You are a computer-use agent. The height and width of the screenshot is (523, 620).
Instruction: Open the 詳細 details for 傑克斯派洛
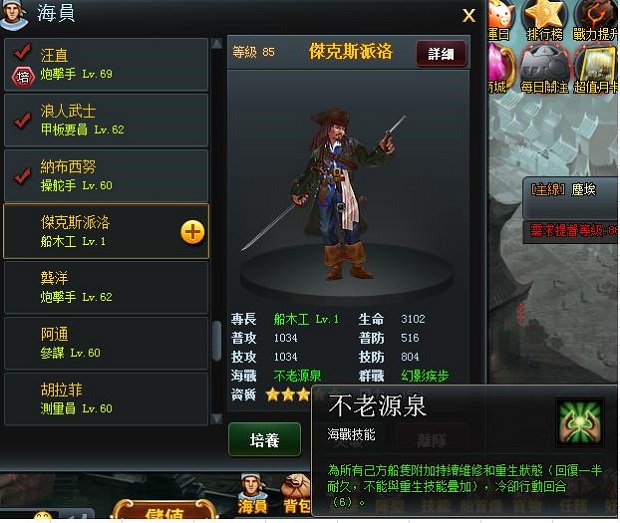pos(441,54)
